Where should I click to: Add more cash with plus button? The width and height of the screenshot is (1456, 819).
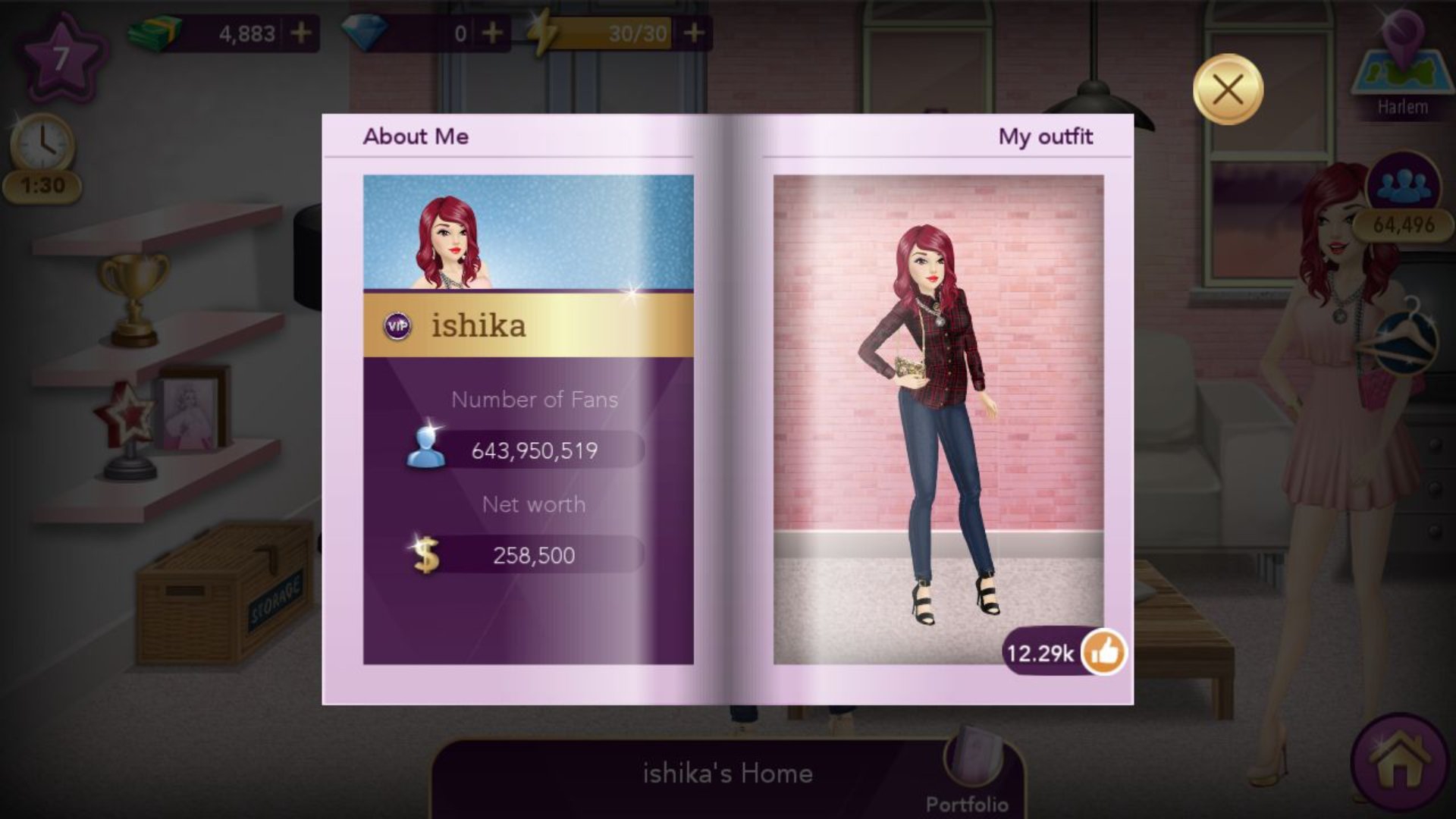pyautogui.click(x=301, y=33)
